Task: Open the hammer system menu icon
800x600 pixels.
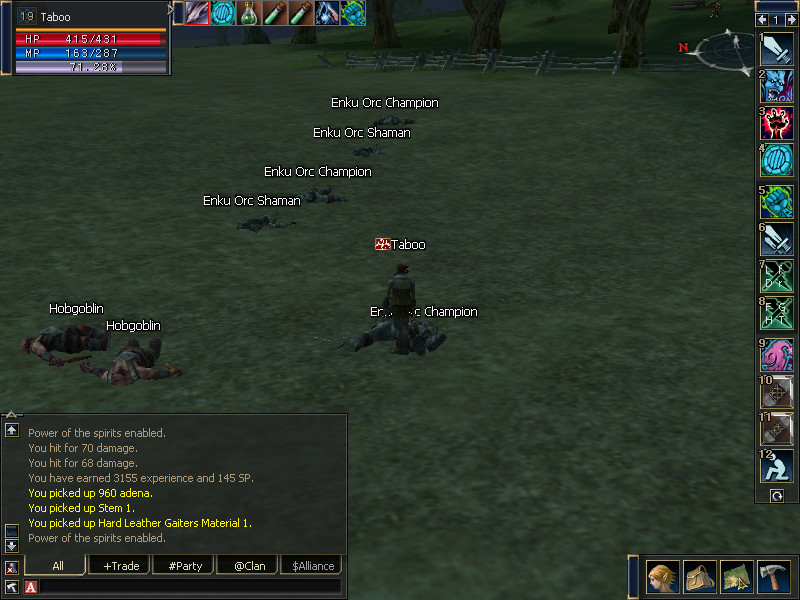Action: coord(773,577)
